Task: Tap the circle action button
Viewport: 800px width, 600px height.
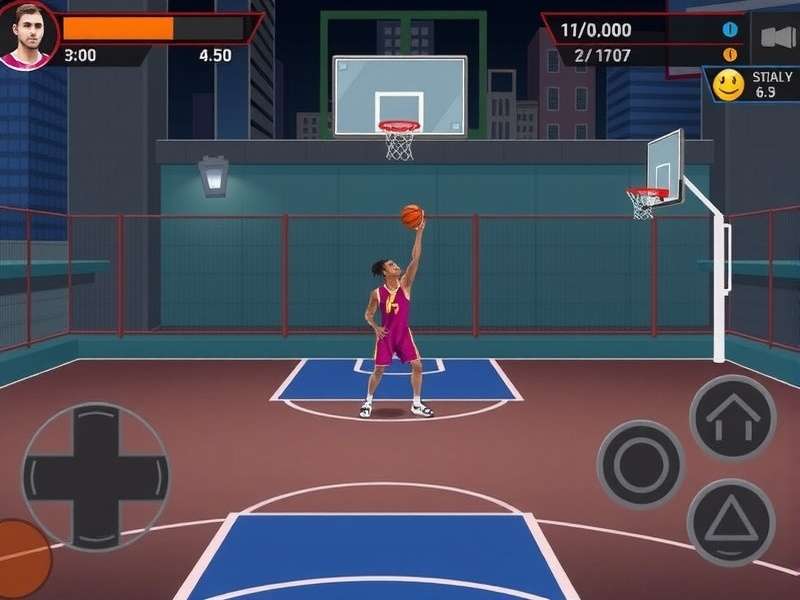Action: click(x=640, y=464)
